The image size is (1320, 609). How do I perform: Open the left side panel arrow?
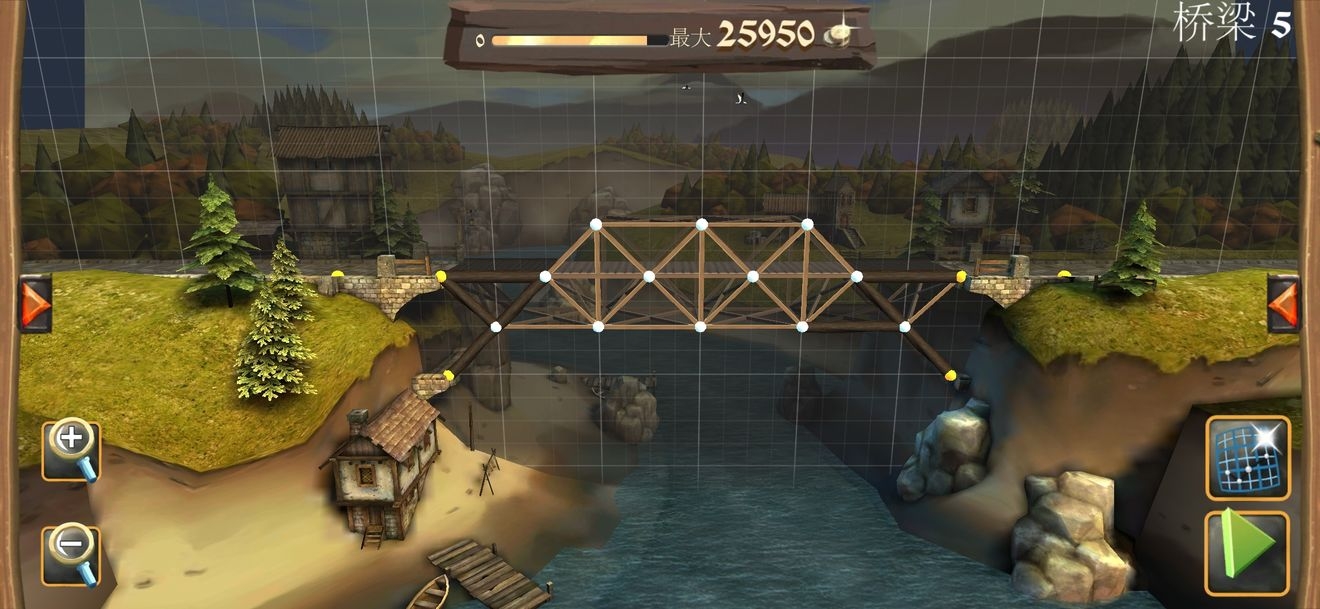[x=34, y=303]
